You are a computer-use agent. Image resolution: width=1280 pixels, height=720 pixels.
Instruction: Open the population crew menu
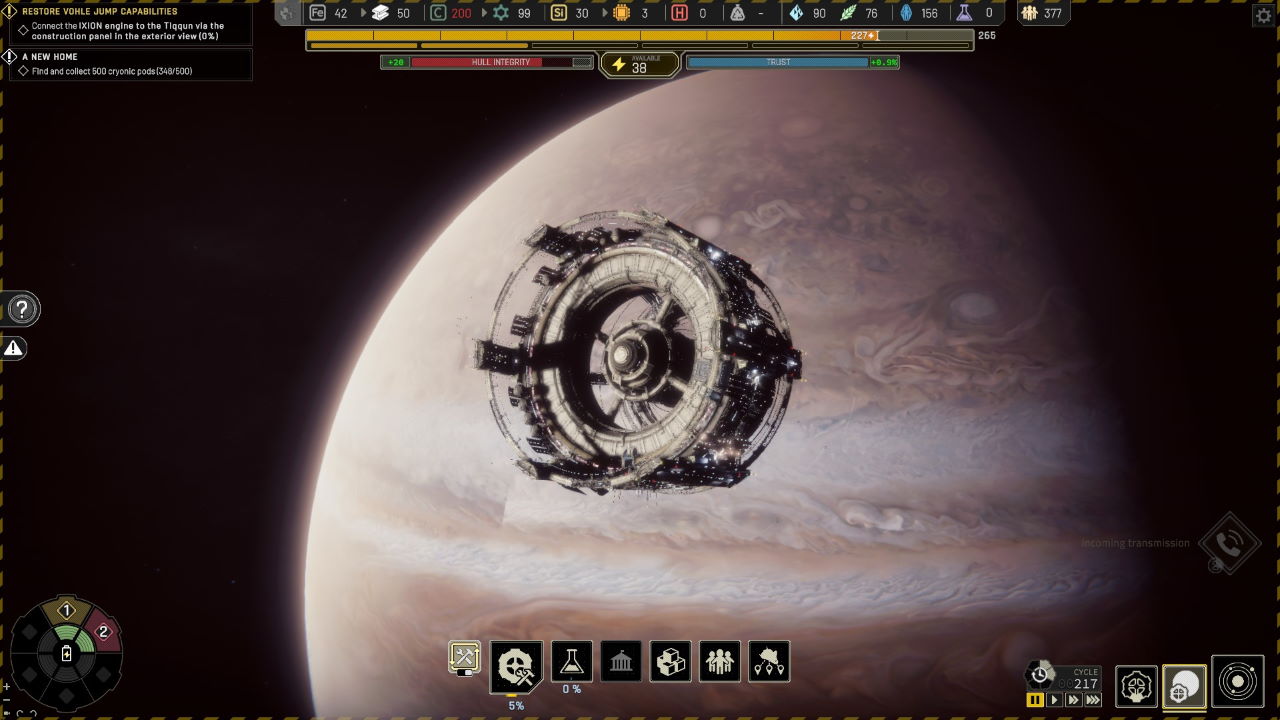coord(720,661)
